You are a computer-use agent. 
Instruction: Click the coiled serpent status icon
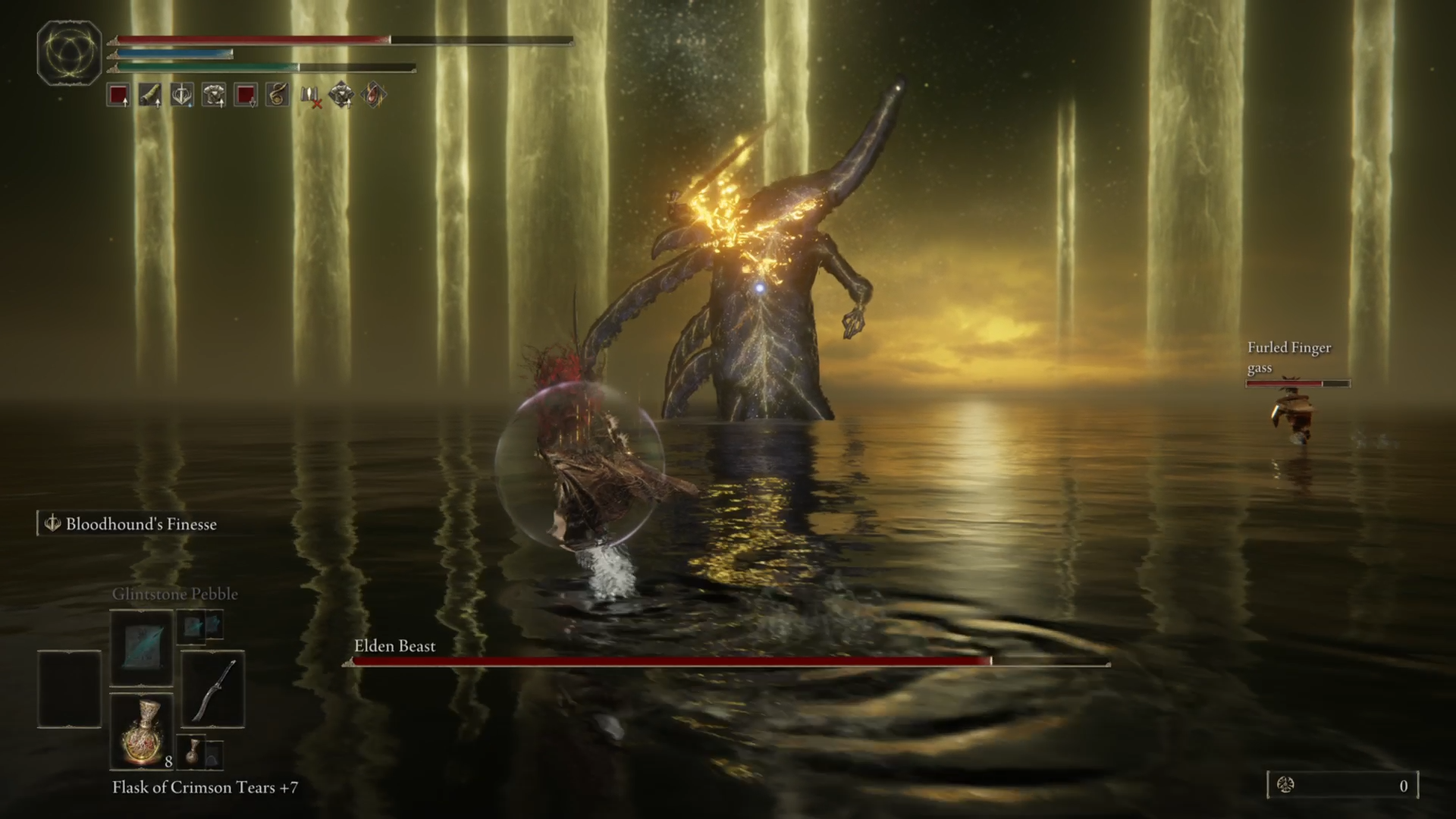point(278,96)
